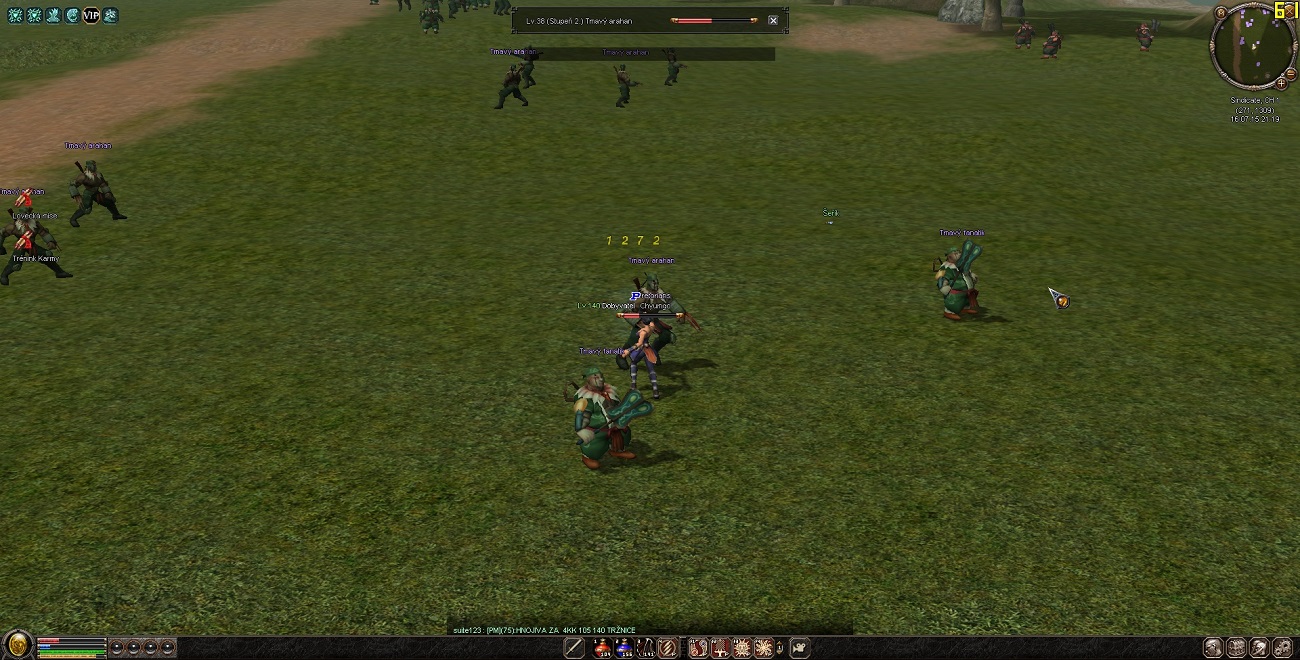Click the chat message line from sullef23
1300x660 pixels.
pyautogui.click(x=544, y=630)
